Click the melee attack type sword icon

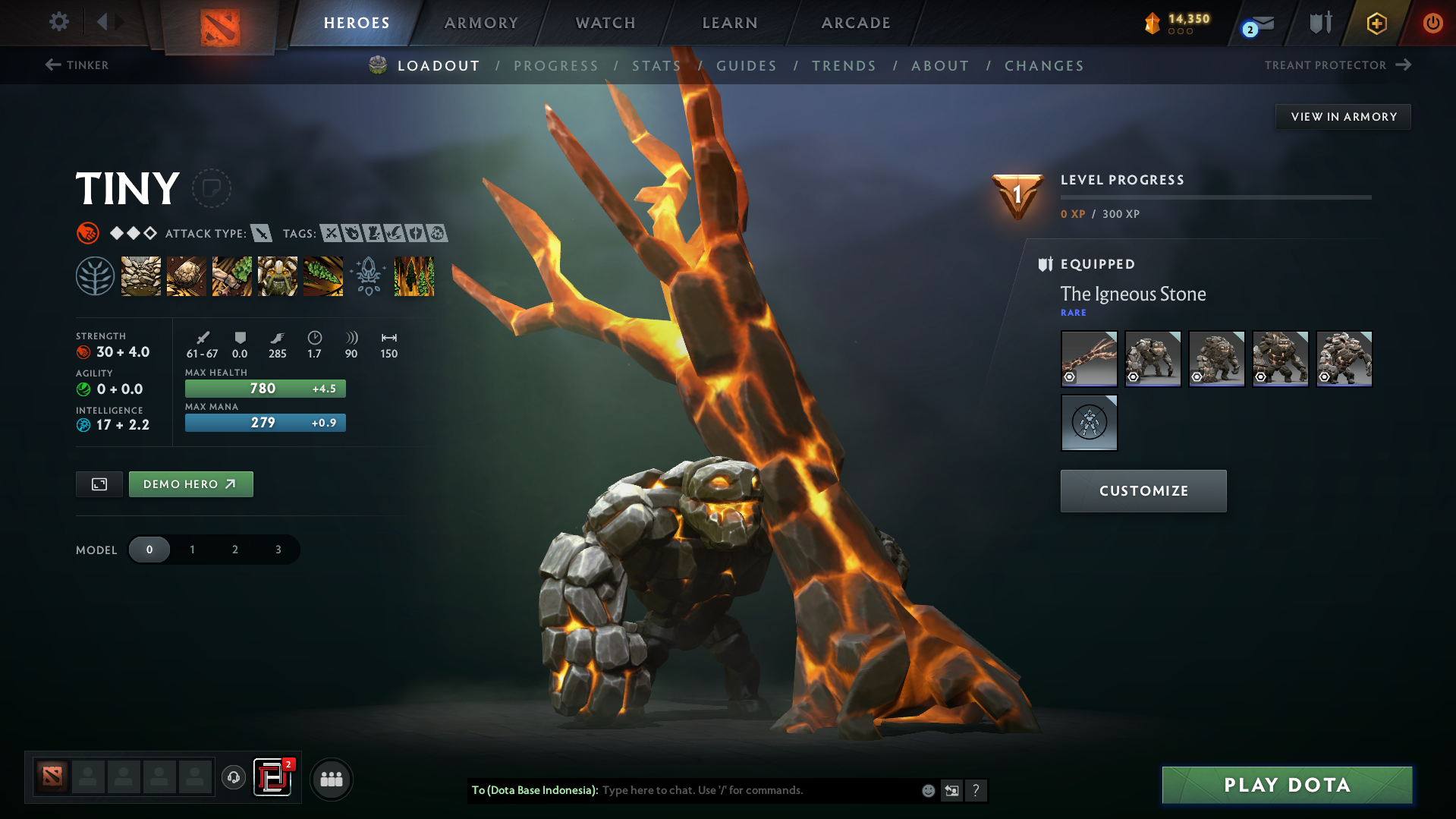click(262, 234)
